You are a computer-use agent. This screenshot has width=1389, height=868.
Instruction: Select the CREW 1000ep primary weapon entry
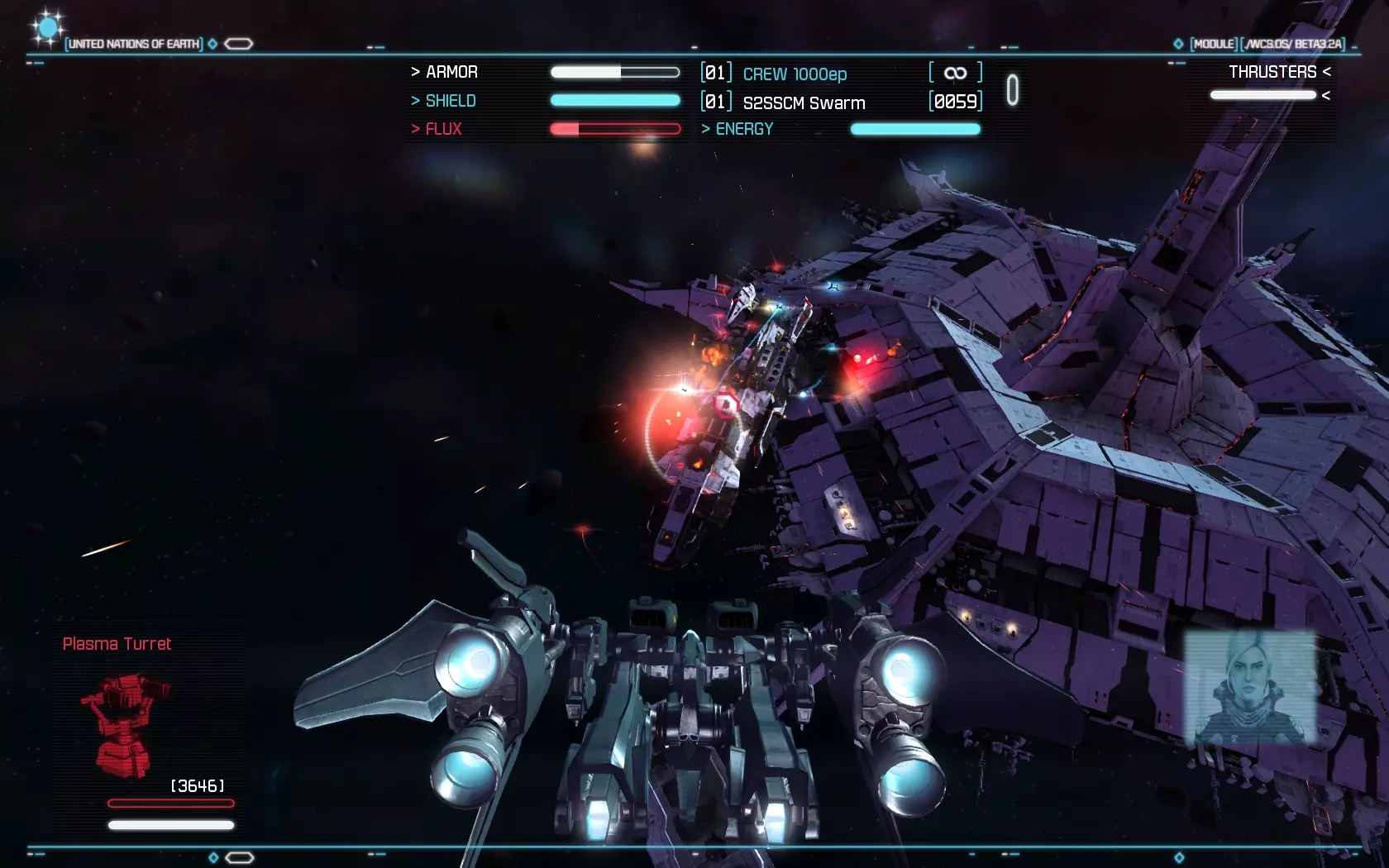click(795, 74)
